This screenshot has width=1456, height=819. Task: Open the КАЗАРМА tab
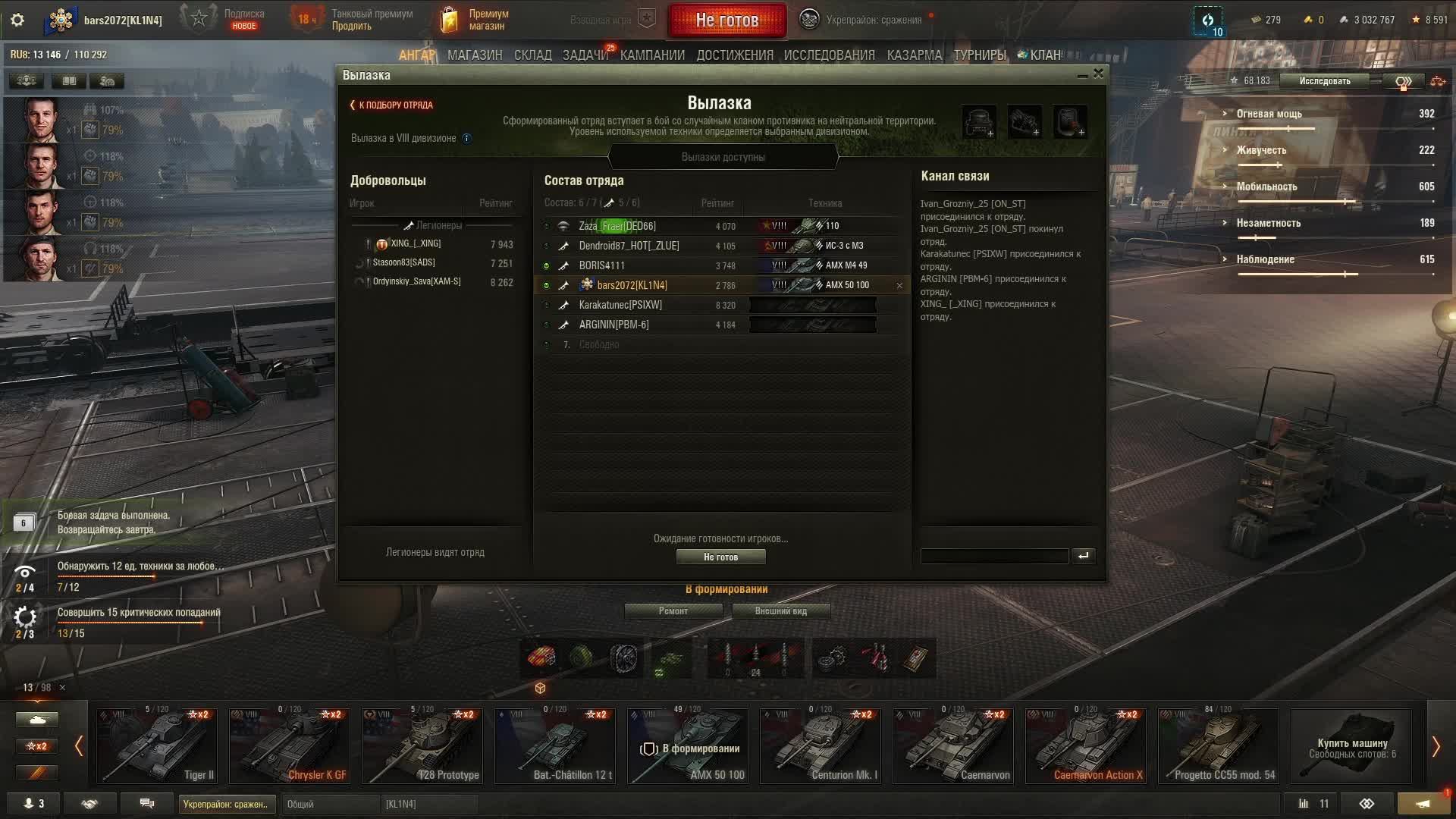coord(914,55)
